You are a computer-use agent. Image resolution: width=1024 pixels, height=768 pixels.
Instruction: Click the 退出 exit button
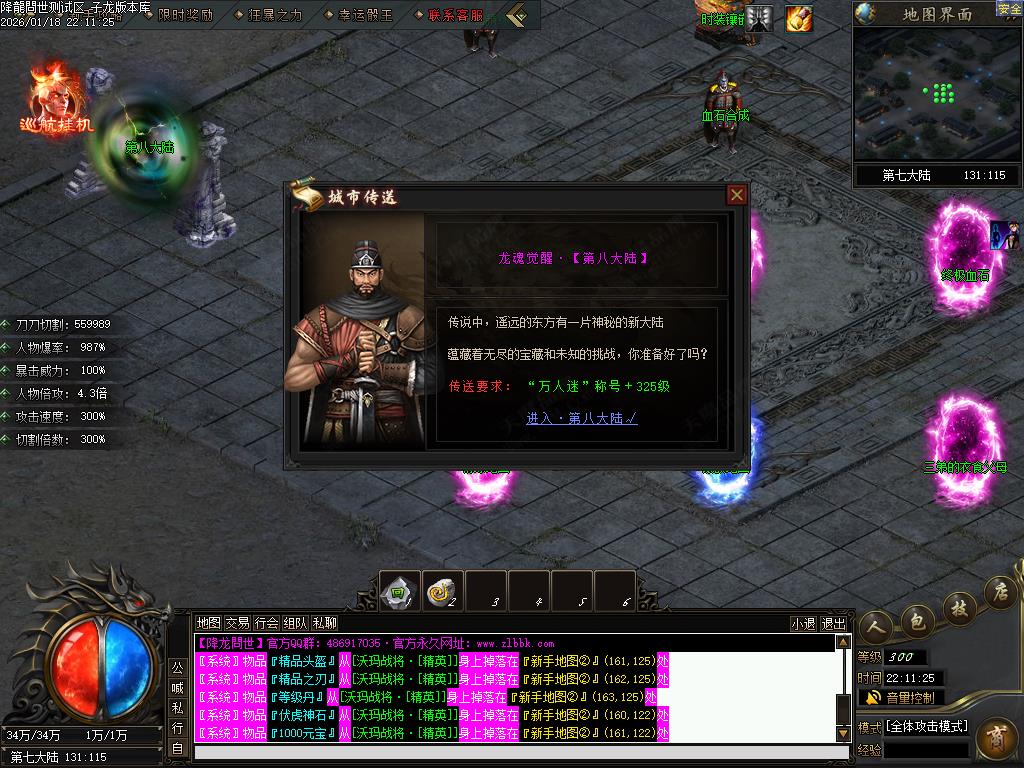[x=833, y=623]
